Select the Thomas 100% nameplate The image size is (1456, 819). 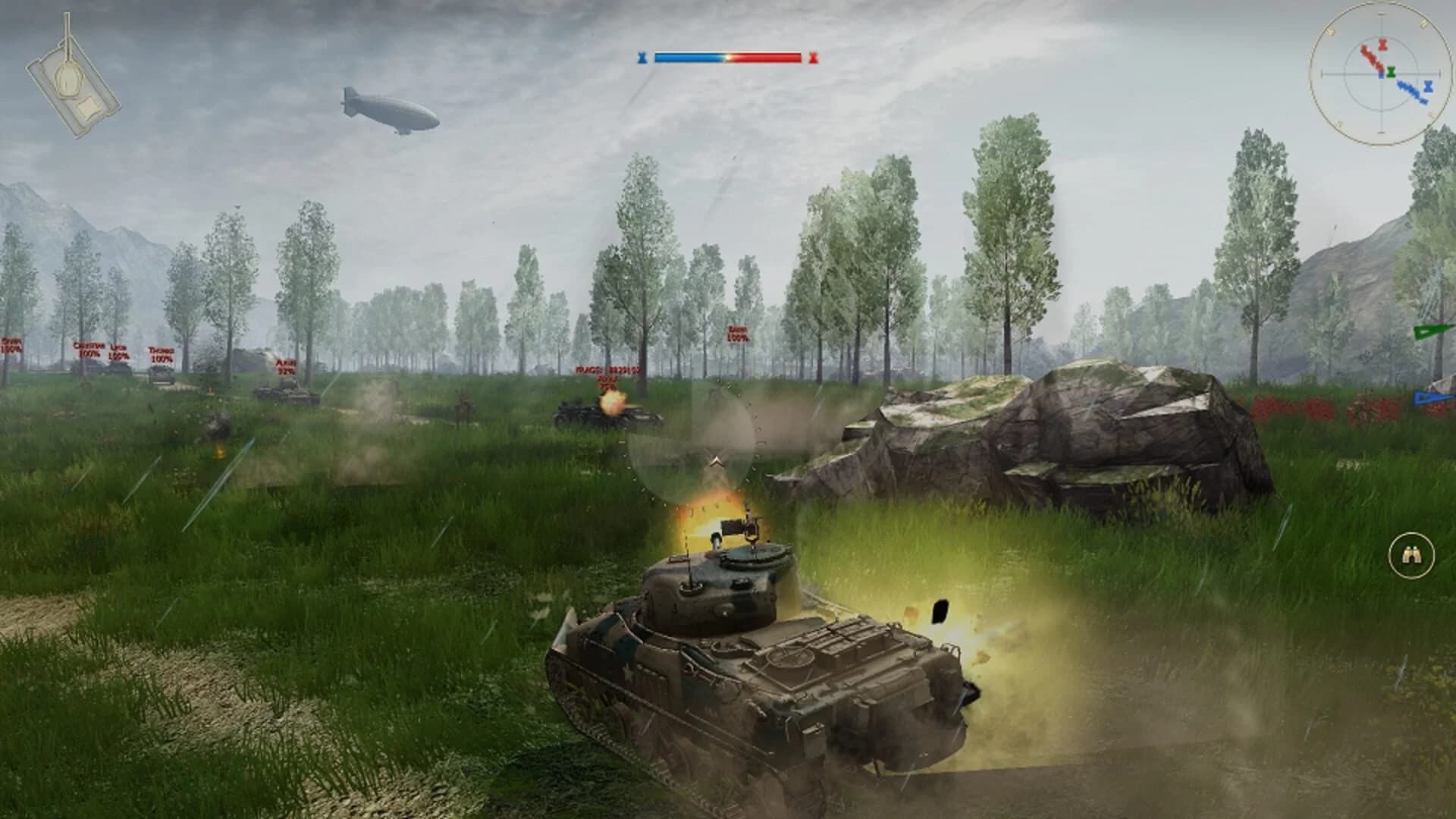pyautogui.click(x=162, y=354)
